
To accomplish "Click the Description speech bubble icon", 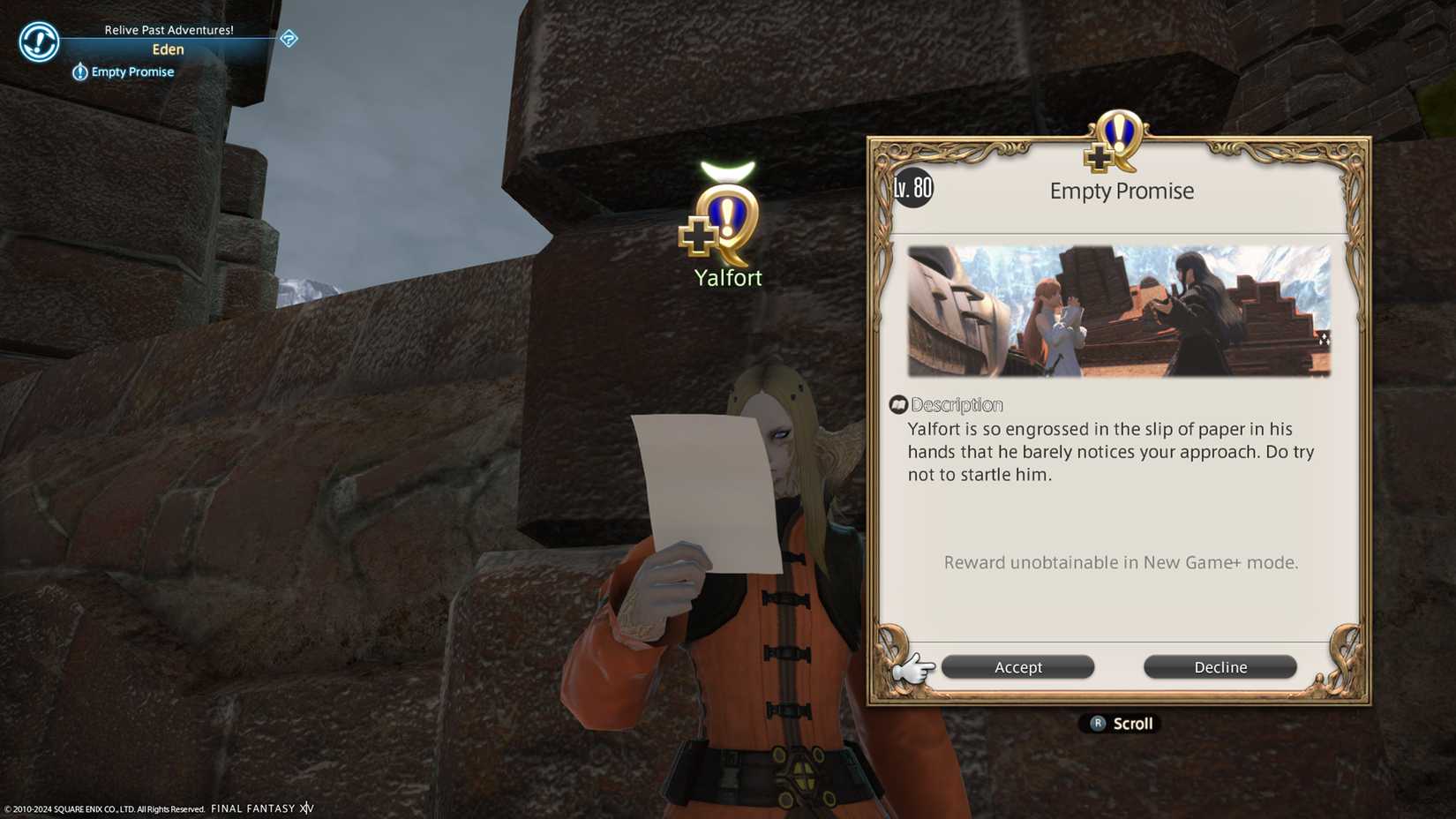I will tap(900, 404).
